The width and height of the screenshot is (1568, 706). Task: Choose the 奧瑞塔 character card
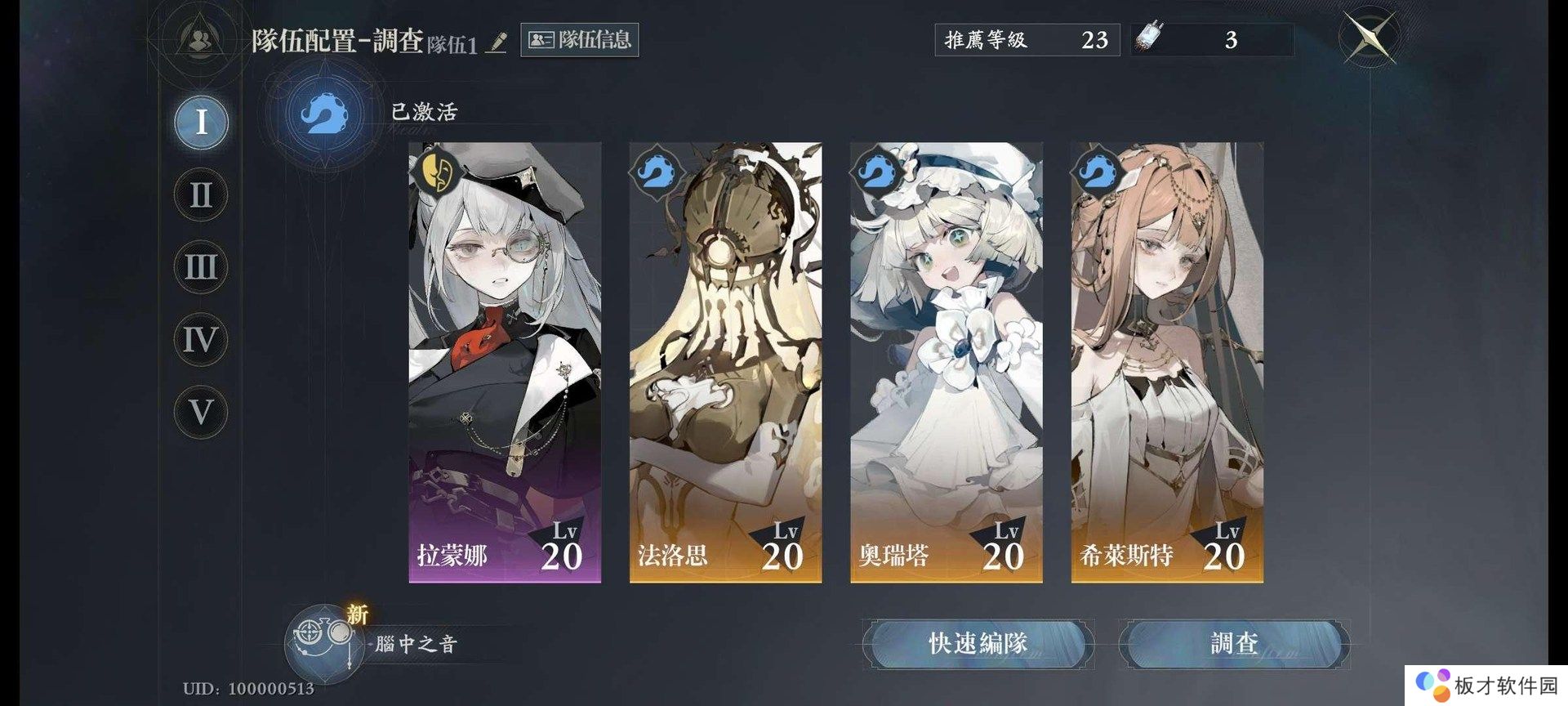coord(946,362)
